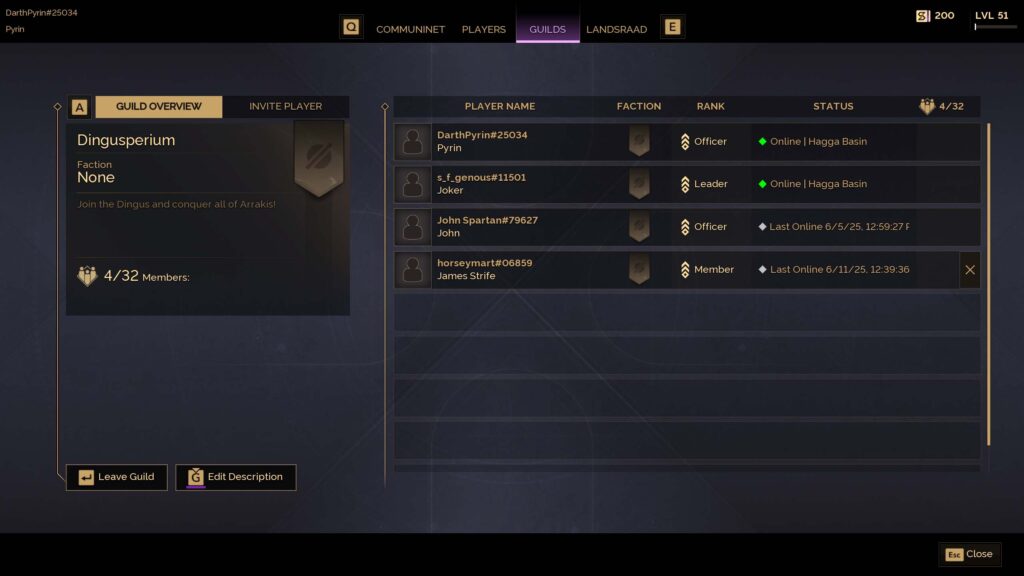Sort members by Status column
Viewport: 1024px width, 576px height.
click(x=833, y=106)
